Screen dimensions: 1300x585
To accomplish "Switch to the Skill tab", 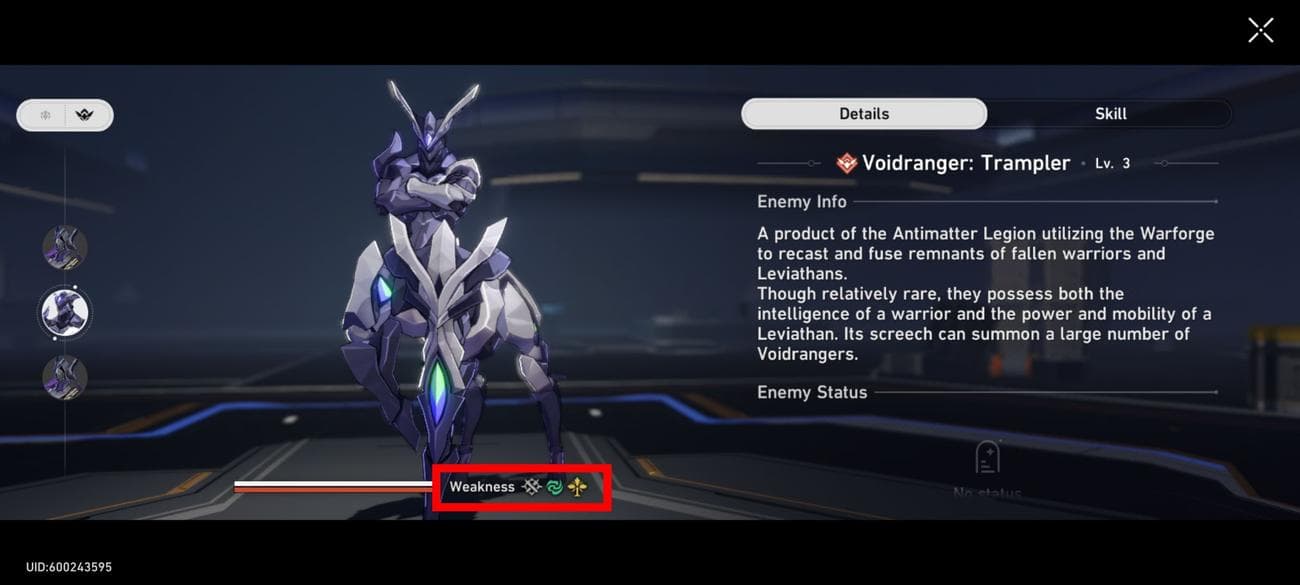I will pos(1110,114).
